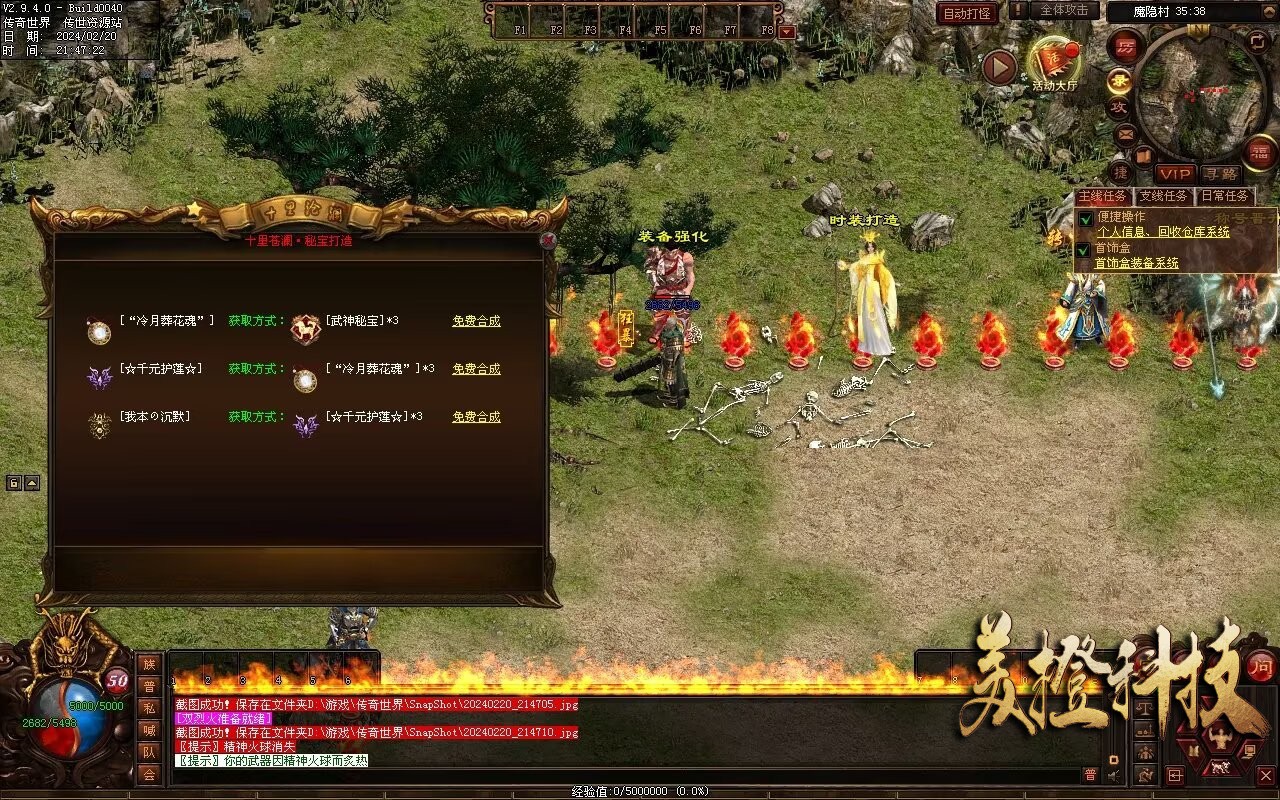Click 免费合成 for the 冷月葬花魂 recipe row
Image resolution: width=1280 pixels, height=800 pixels.
pyautogui.click(x=476, y=321)
